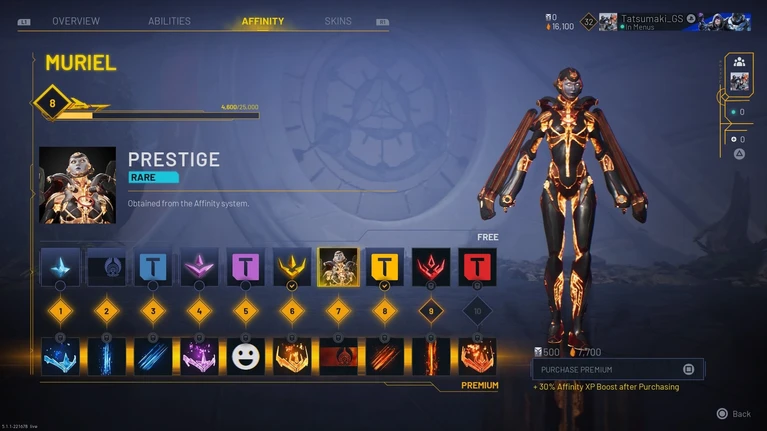
Task: Choose the red T banner free reward
Action: (x=477, y=267)
